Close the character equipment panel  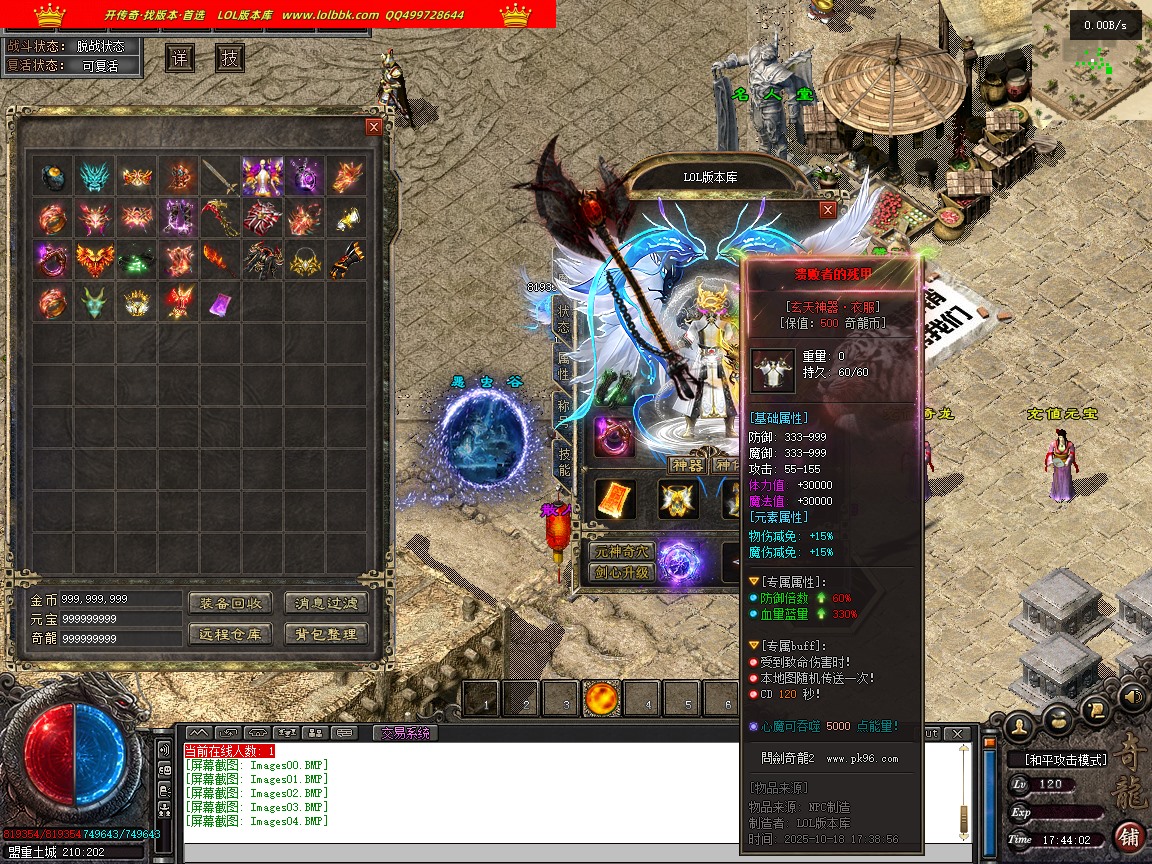[x=827, y=210]
